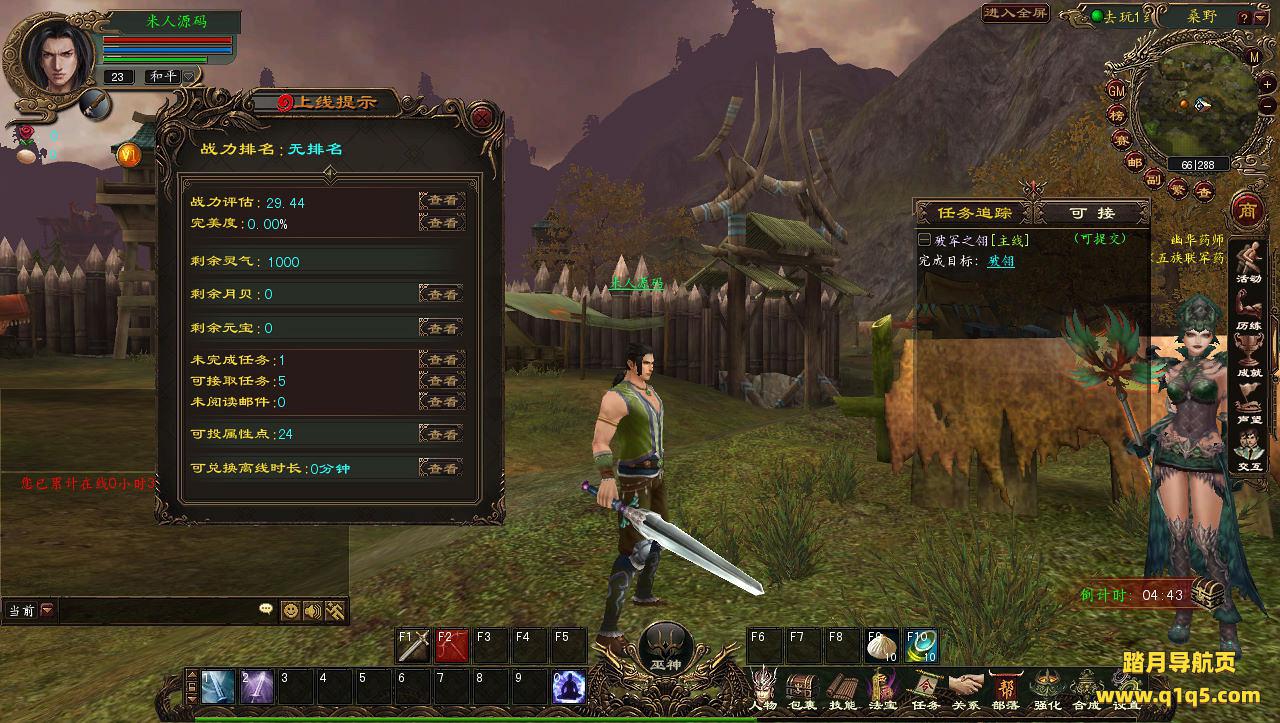The height and width of the screenshot is (723, 1280).
Task: Open the 设置 settings gear
Action: pyautogui.click(x=1127, y=688)
